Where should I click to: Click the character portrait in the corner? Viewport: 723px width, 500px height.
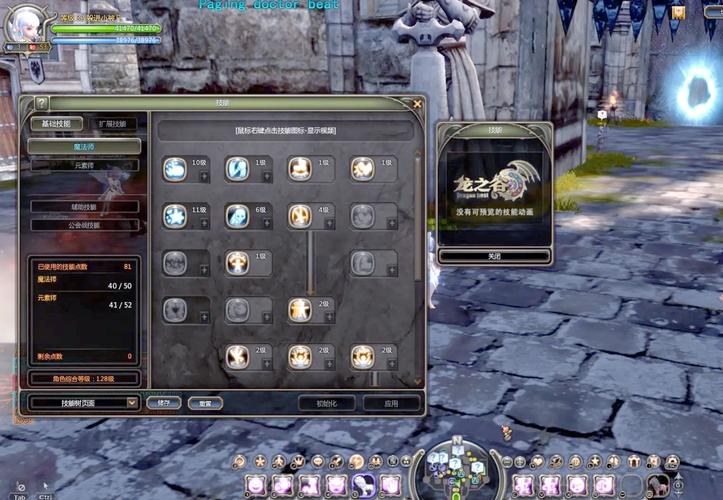24,25
